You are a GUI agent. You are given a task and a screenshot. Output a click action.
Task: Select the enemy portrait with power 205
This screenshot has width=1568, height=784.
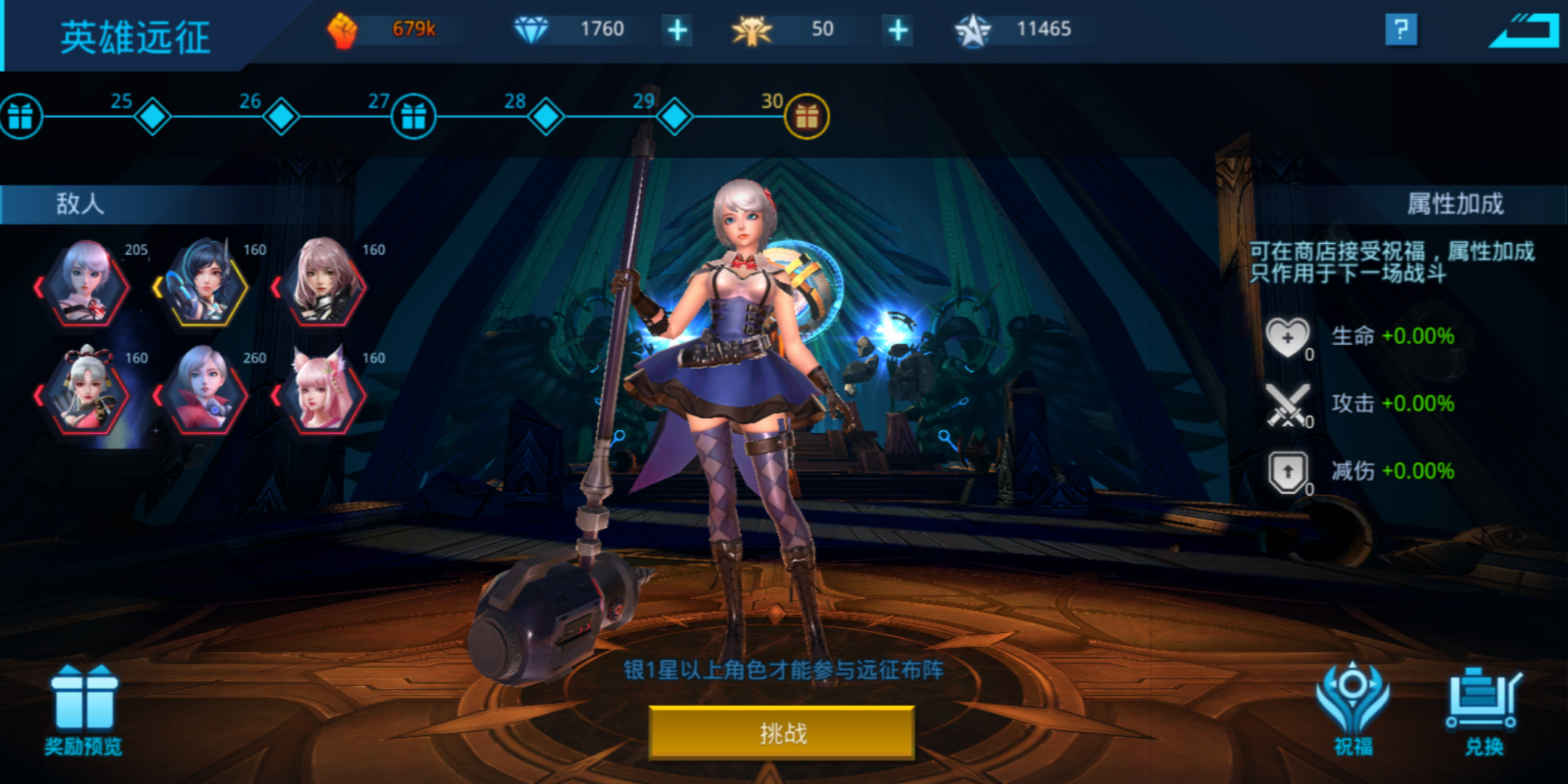[82, 287]
